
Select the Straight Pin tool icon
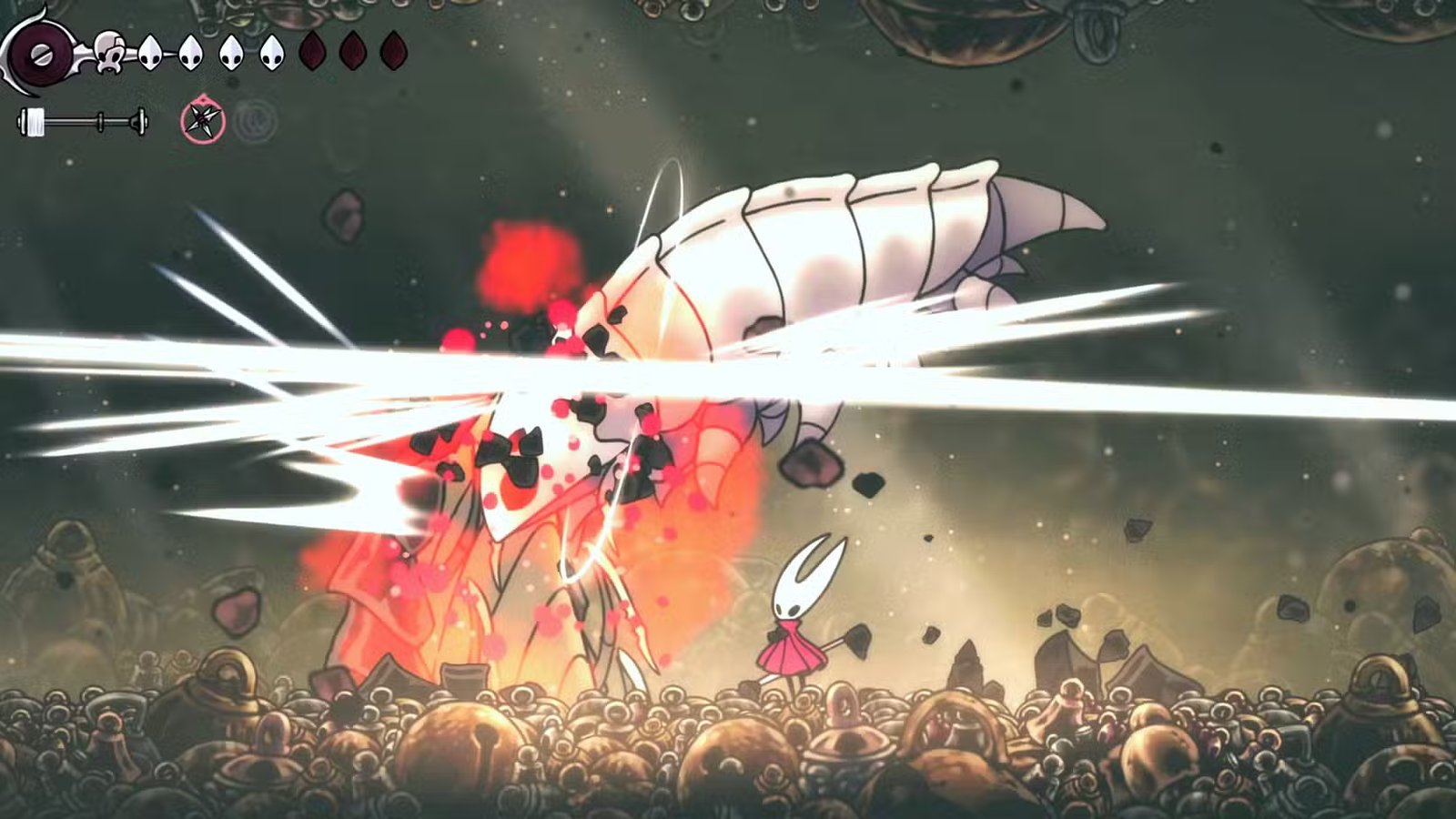(x=201, y=120)
